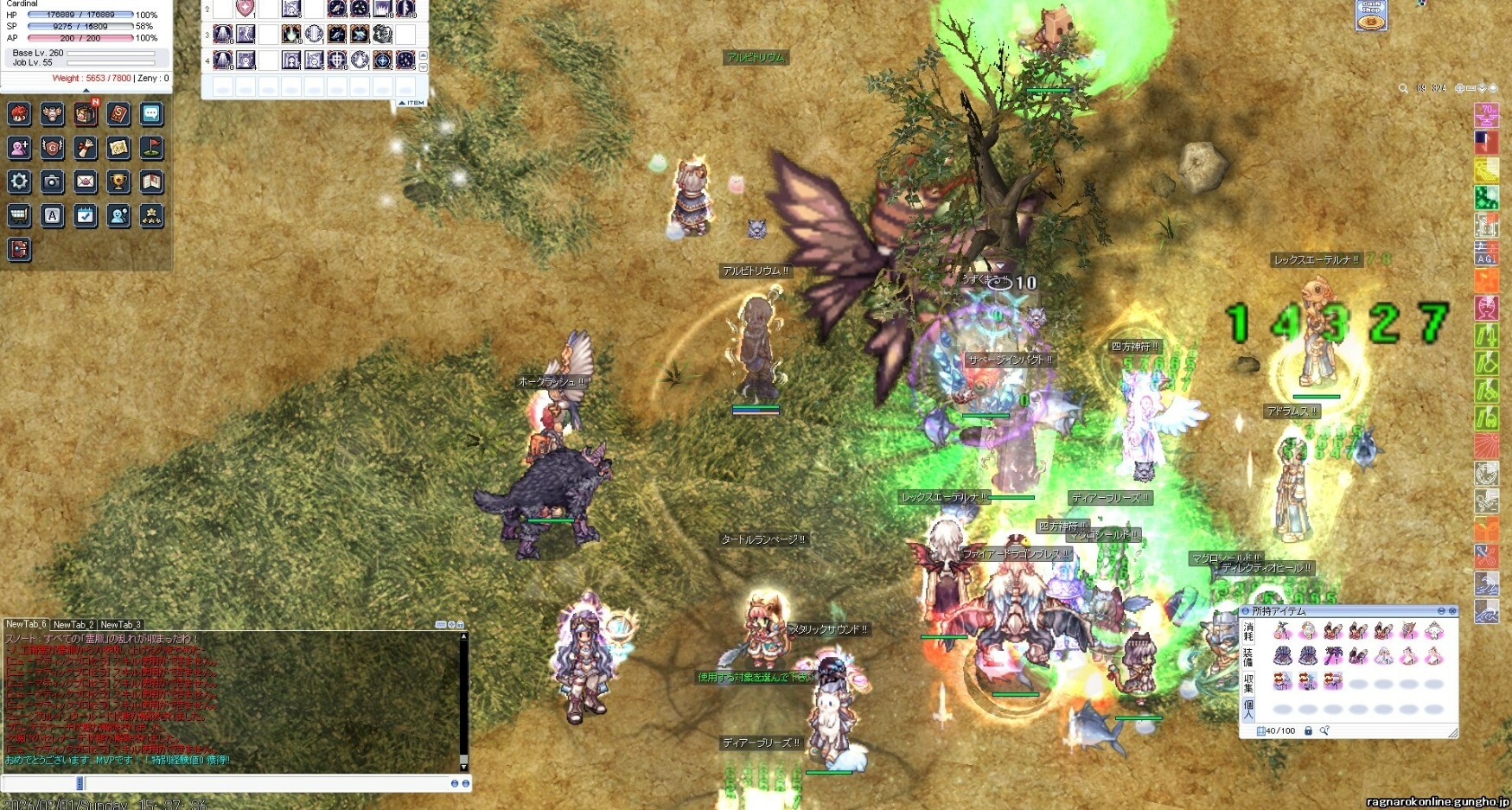The height and width of the screenshot is (810, 1512).
Task: Open the calendar check icon
Action: pos(85,215)
